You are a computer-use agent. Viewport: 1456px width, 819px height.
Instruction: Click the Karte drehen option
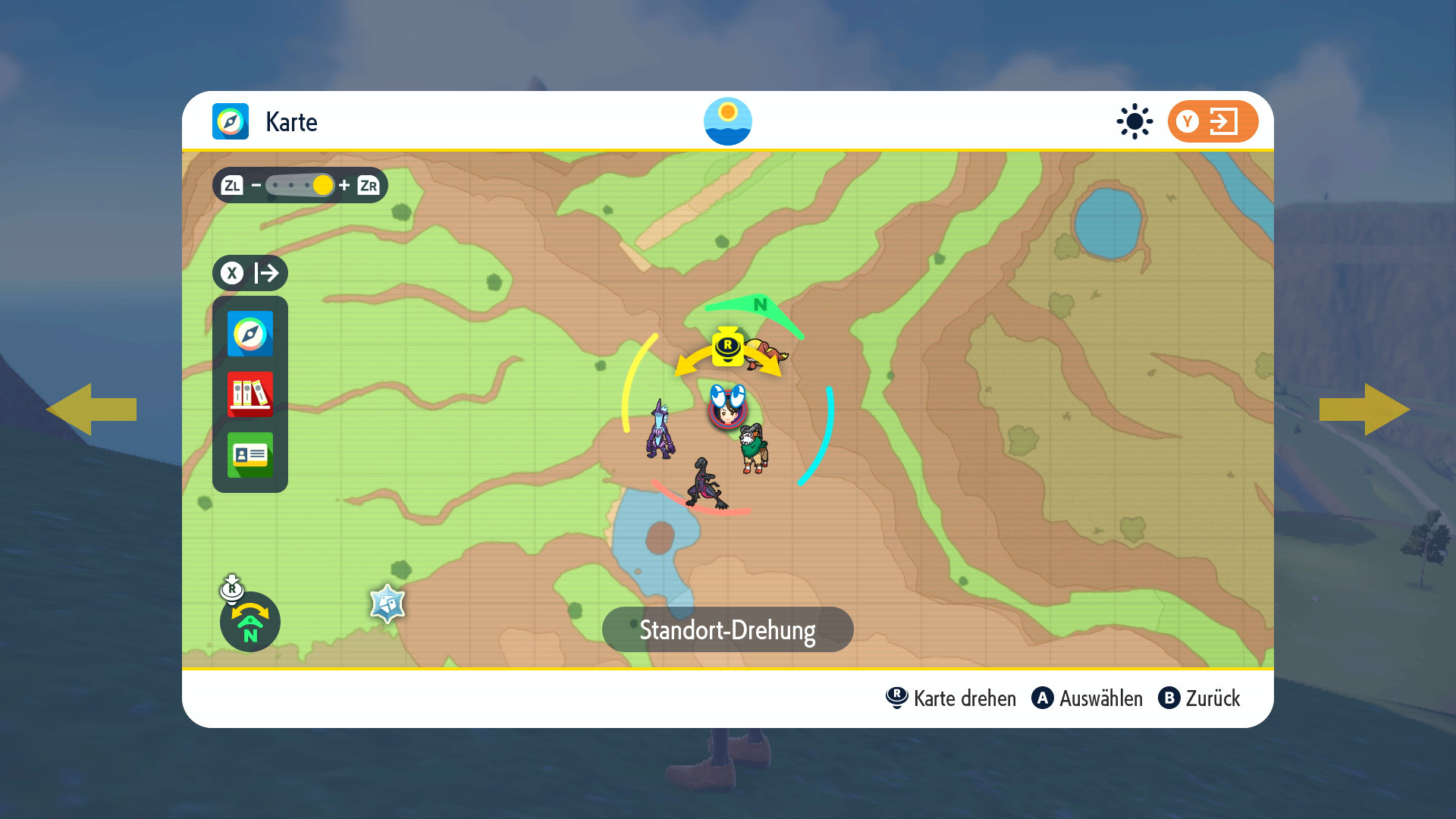(x=952, y=698)
